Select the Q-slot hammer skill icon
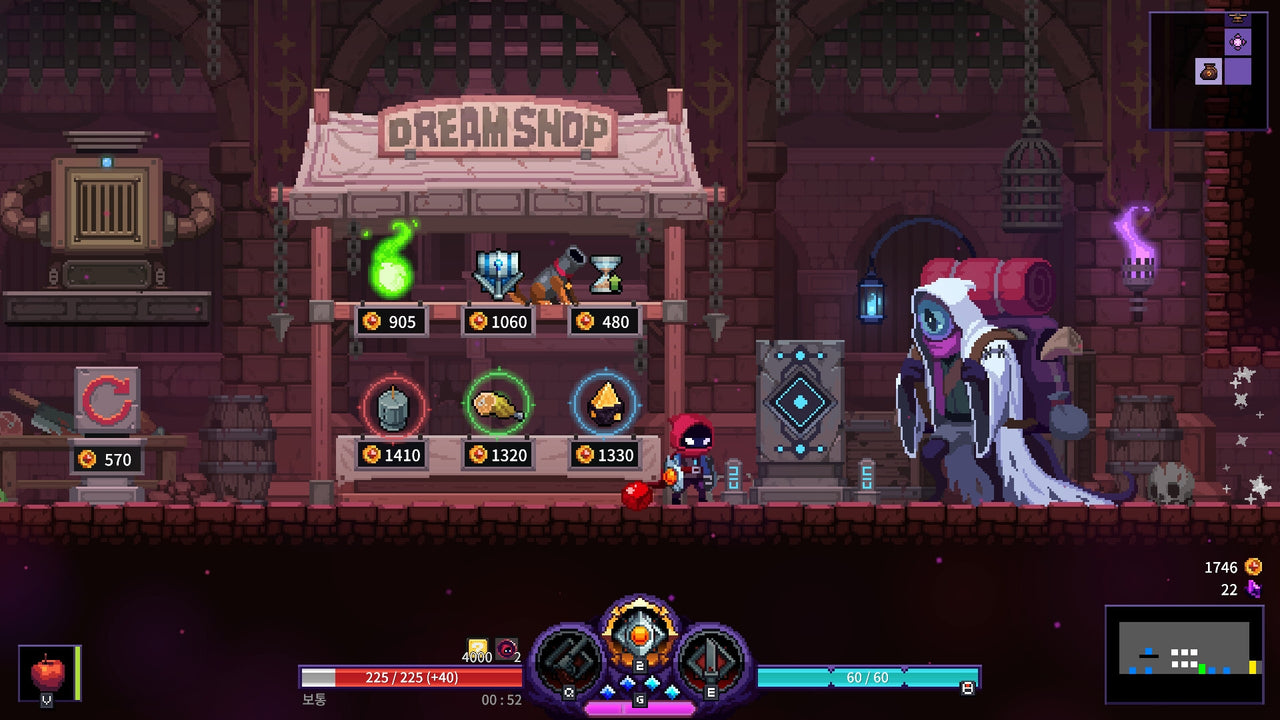 point(570,655)
